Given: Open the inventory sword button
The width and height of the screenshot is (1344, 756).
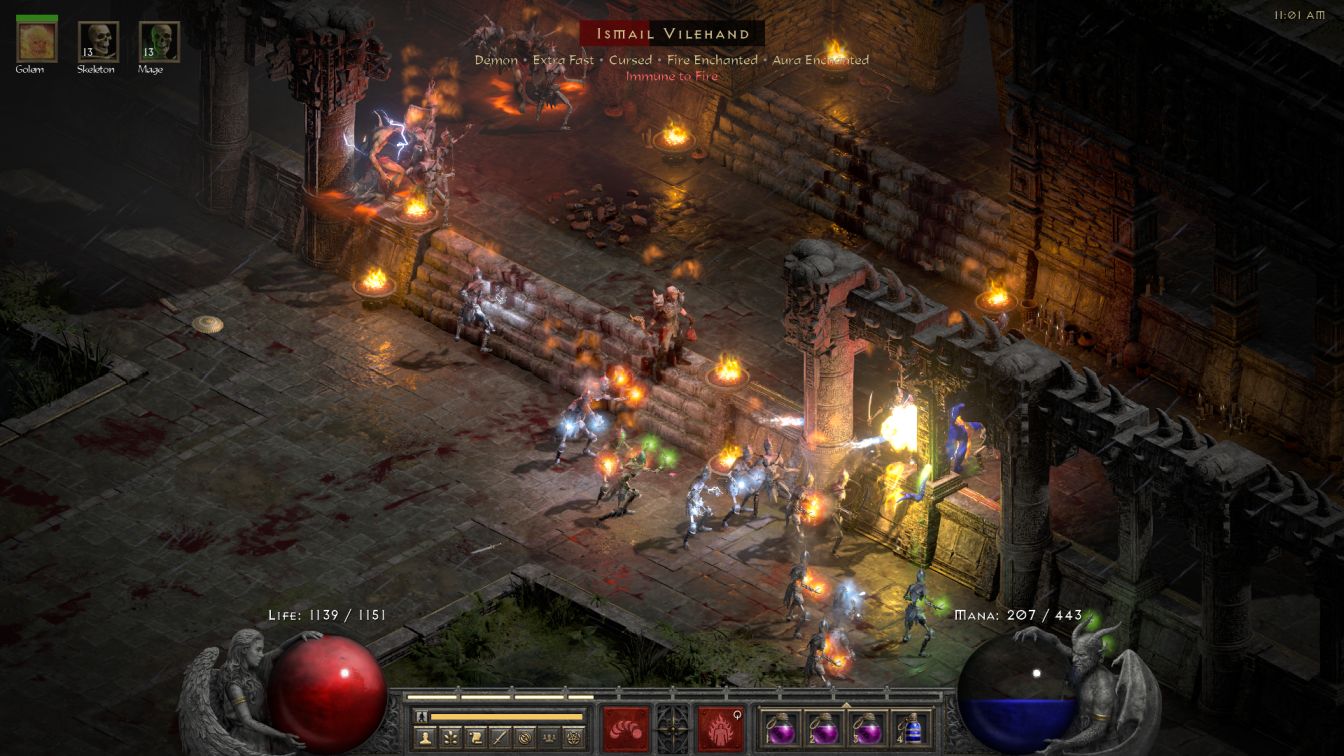Looking at the screenshot, I should point(499,738).
